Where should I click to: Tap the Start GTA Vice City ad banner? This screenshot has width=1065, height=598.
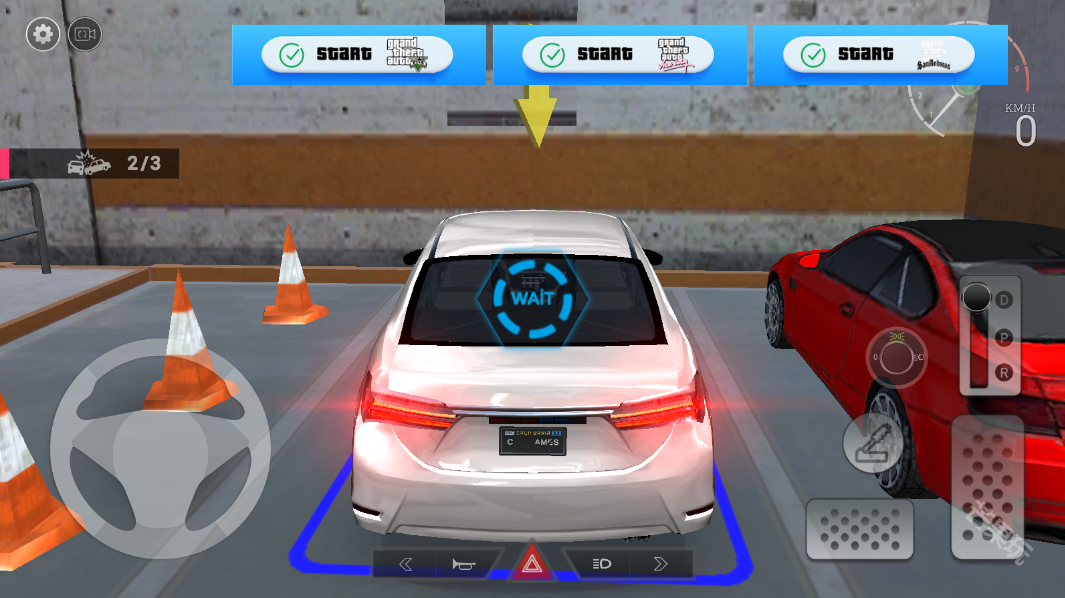pyautogui.click(x=618, y=54)
